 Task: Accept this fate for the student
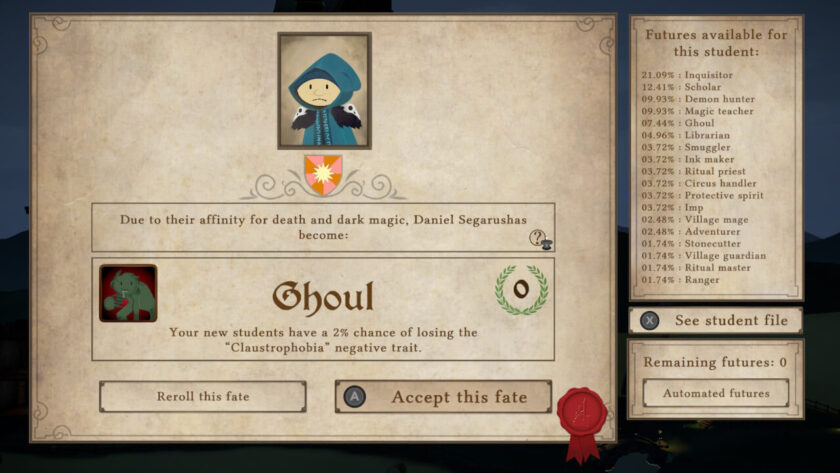pos(443,397)
